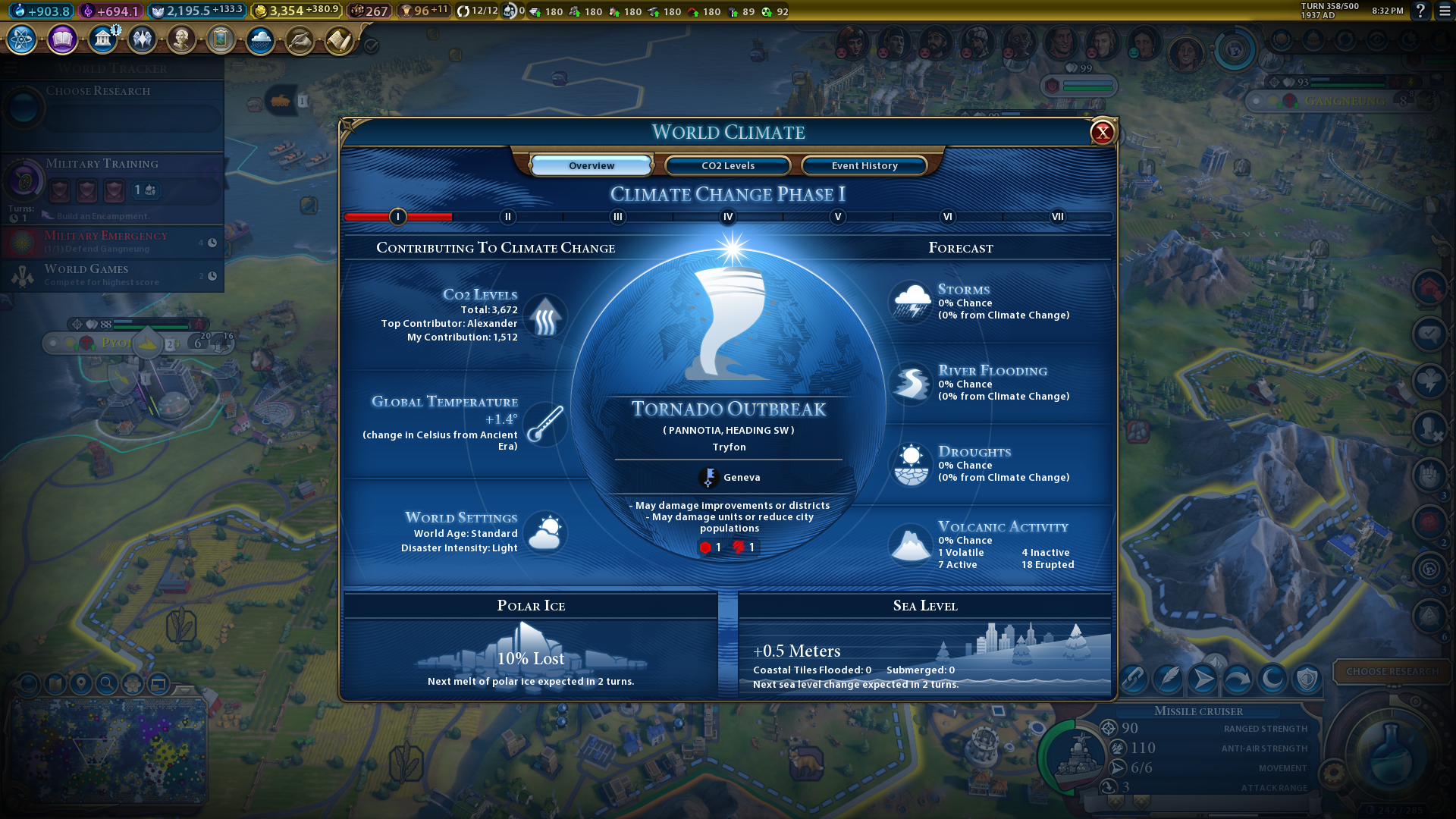Close the World Climate window

pyautogui.click(x=1102, y=133)
